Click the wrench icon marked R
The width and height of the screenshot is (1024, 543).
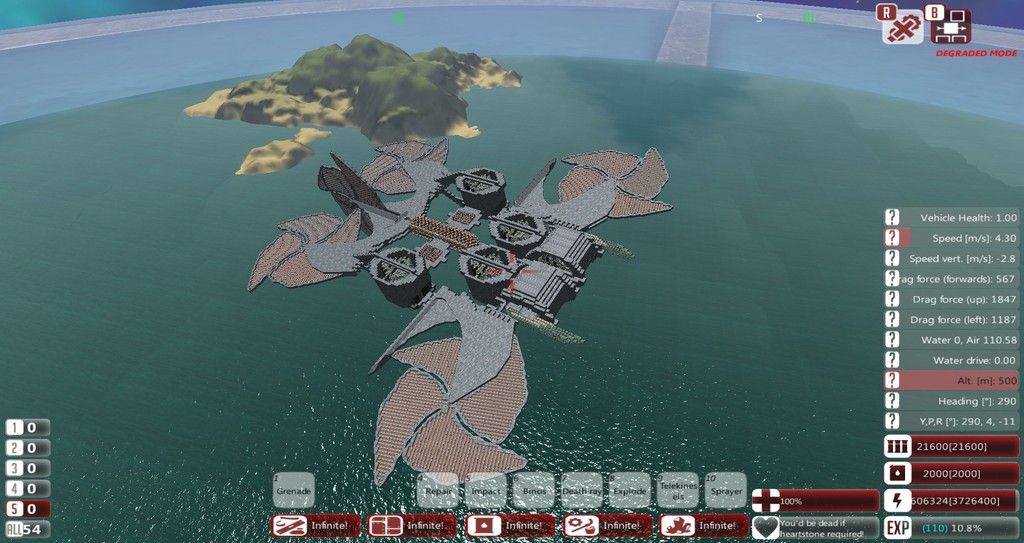click(902, 27)
